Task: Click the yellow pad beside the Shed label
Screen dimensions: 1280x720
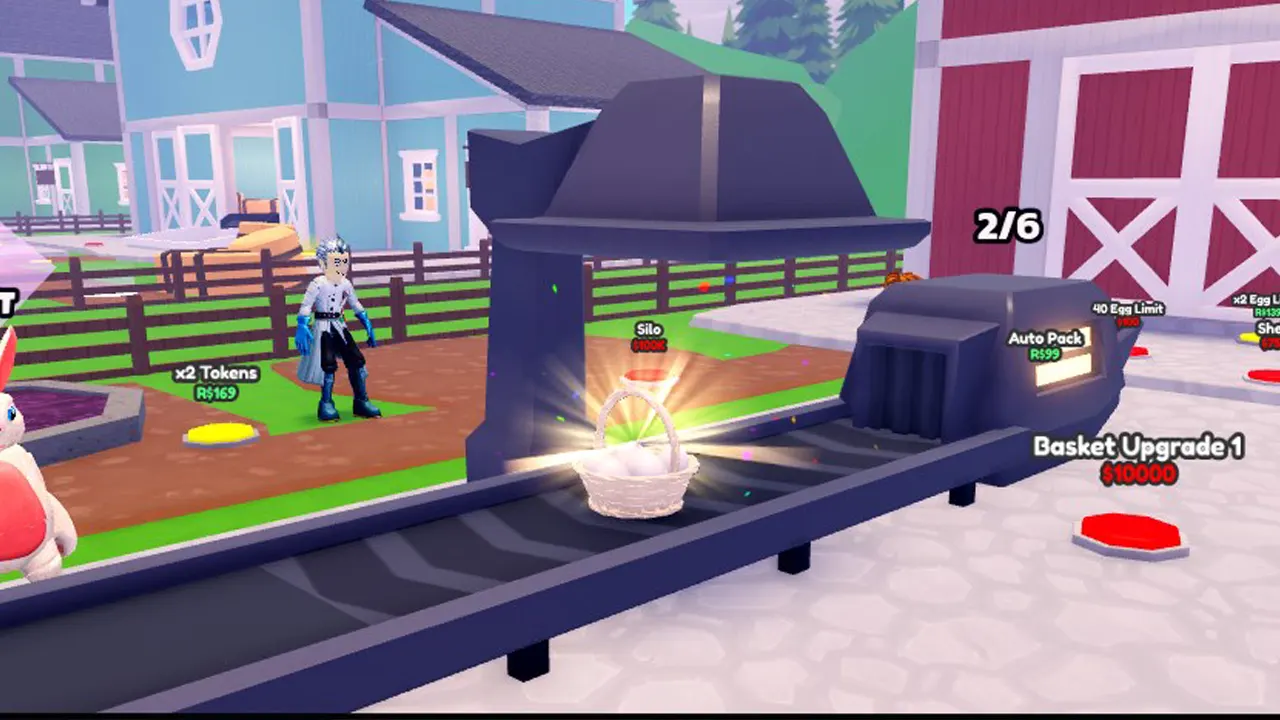Action: [1247, 337]
